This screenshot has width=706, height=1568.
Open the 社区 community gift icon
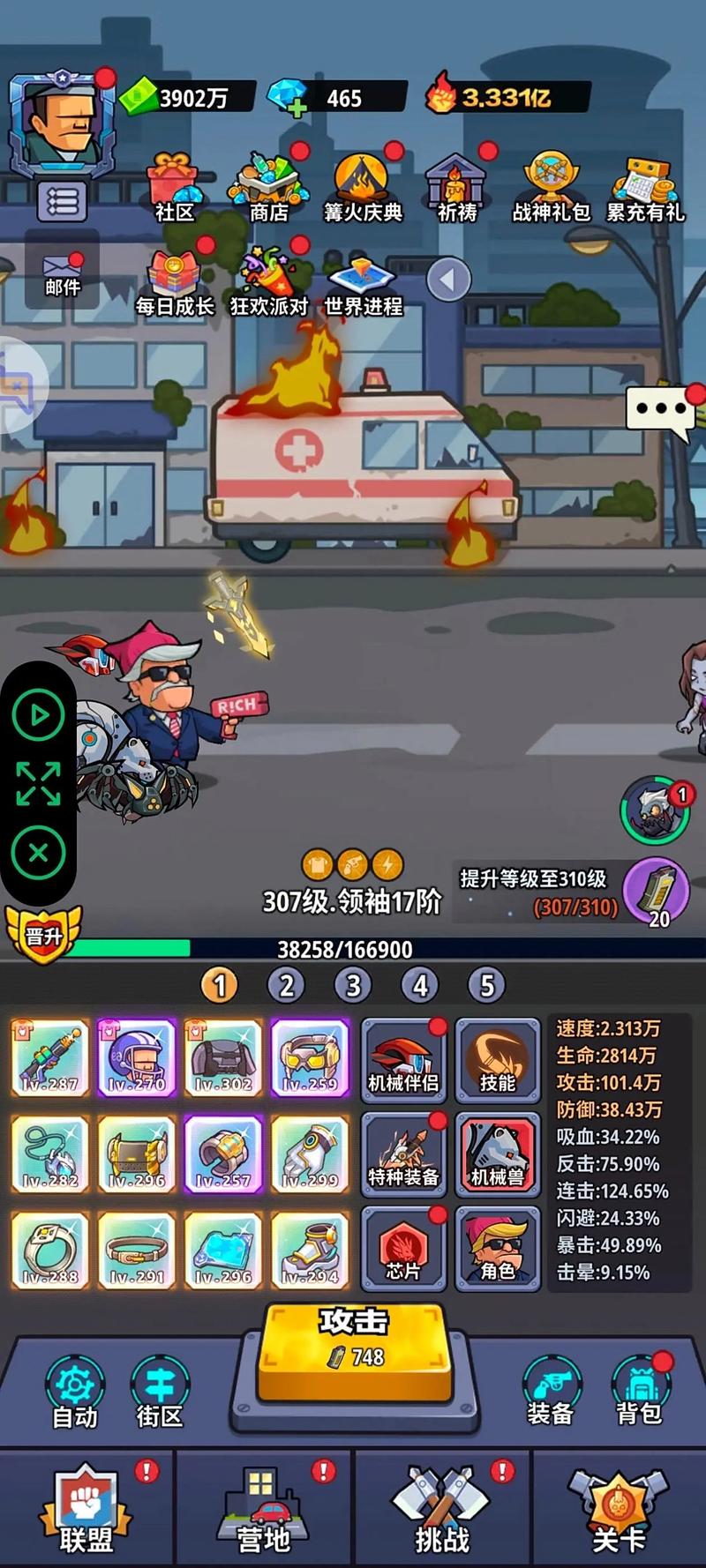[174, 185]
